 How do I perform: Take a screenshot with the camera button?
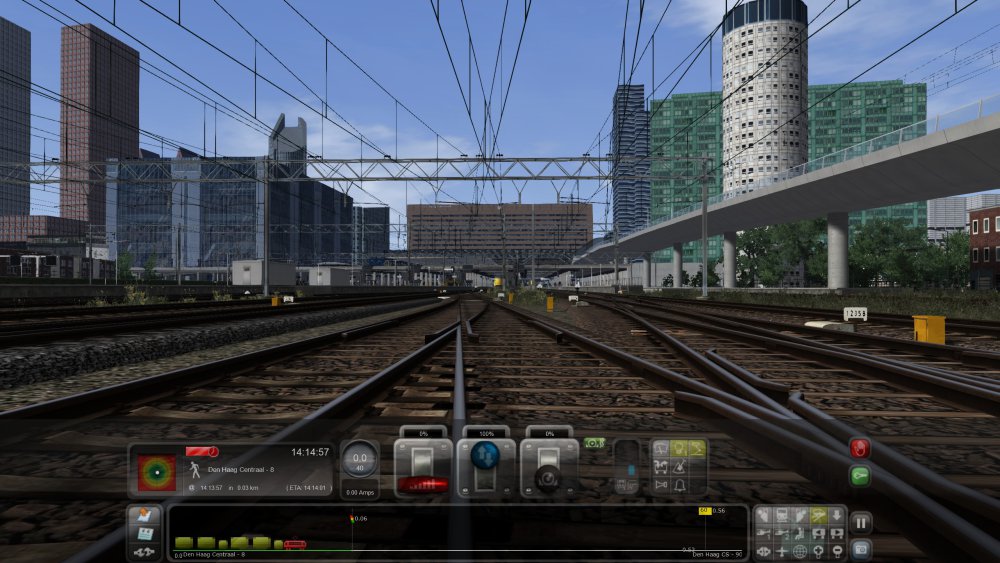click(860, 548)
